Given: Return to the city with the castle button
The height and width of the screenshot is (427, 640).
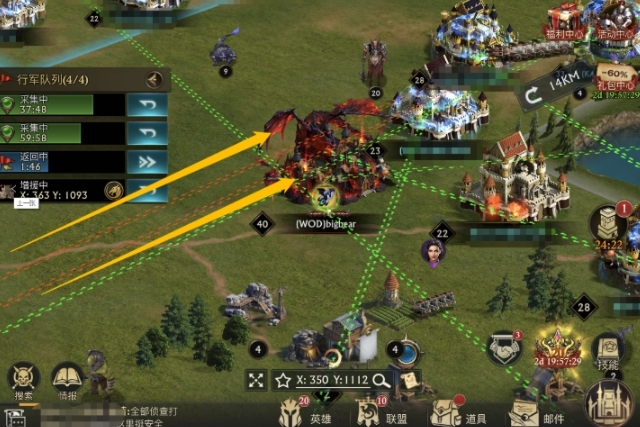Looking at the screenshot, I should point(608,402).
